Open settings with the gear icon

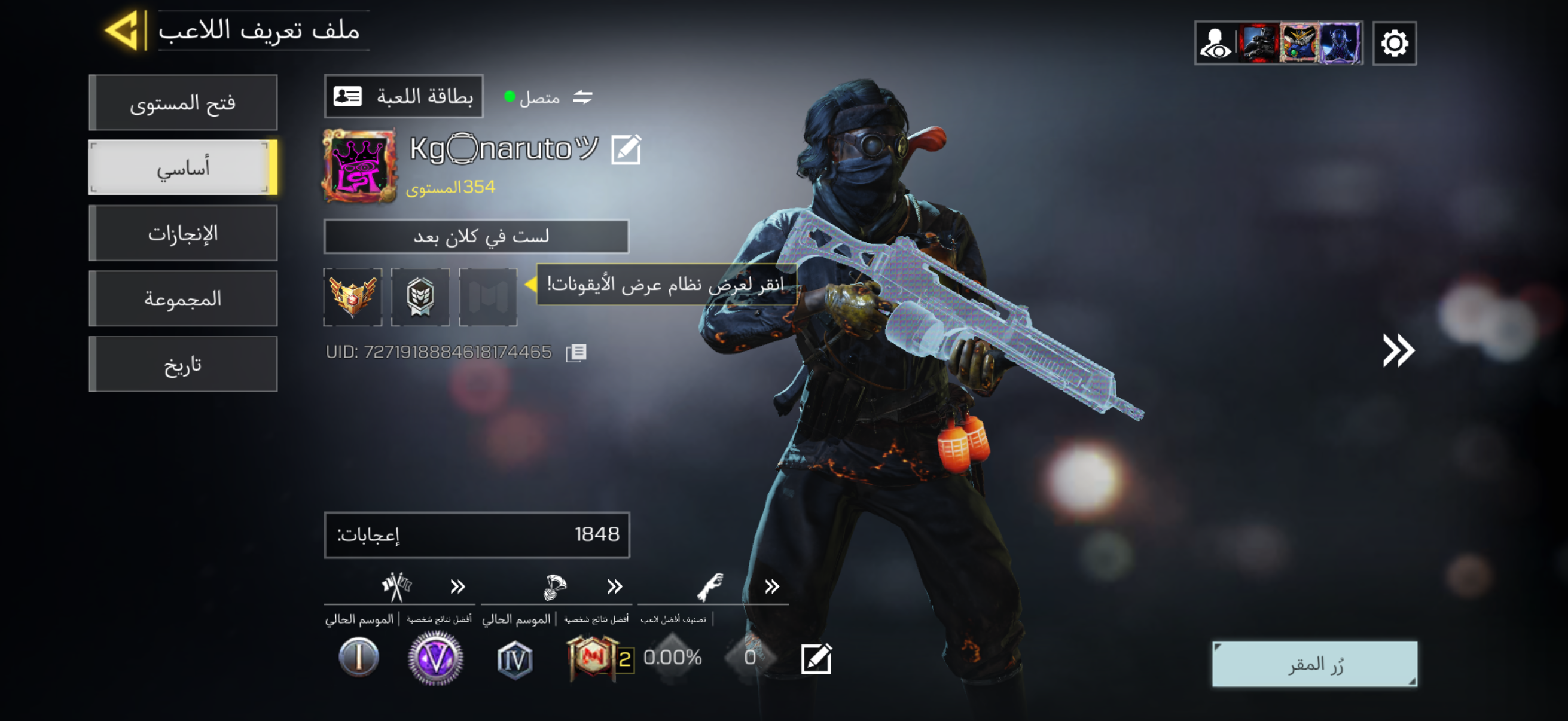tap(1394, 43)
